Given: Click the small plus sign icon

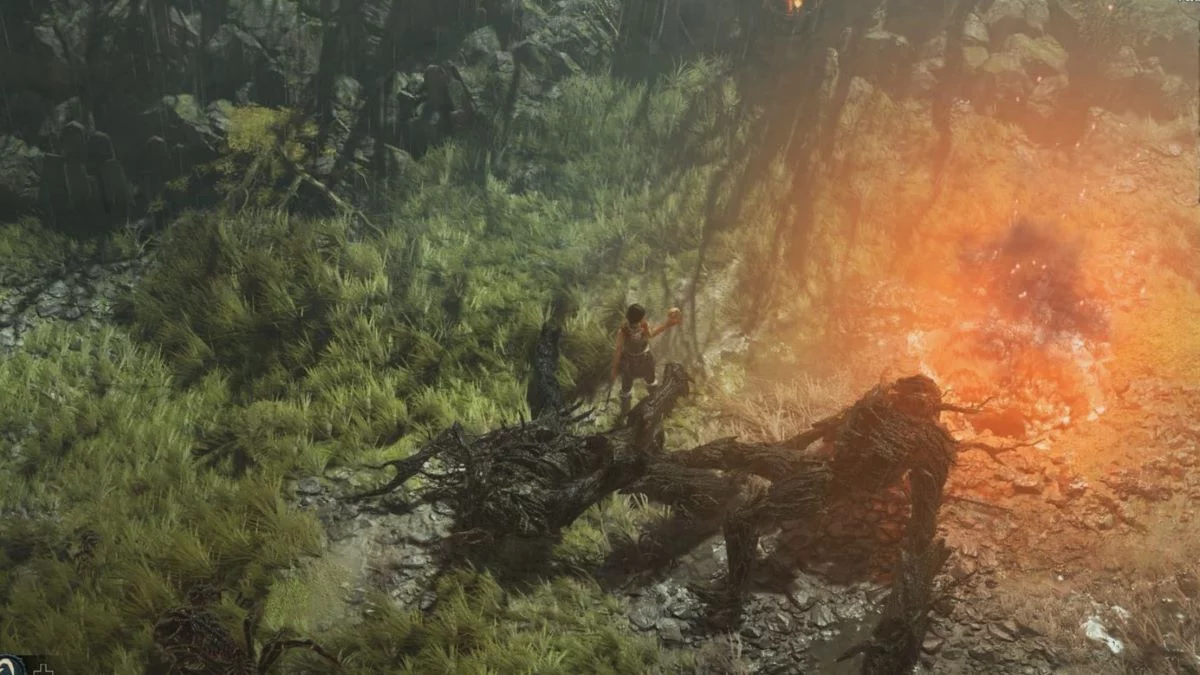Looking at the screenshot, I should tap(43, 668).
